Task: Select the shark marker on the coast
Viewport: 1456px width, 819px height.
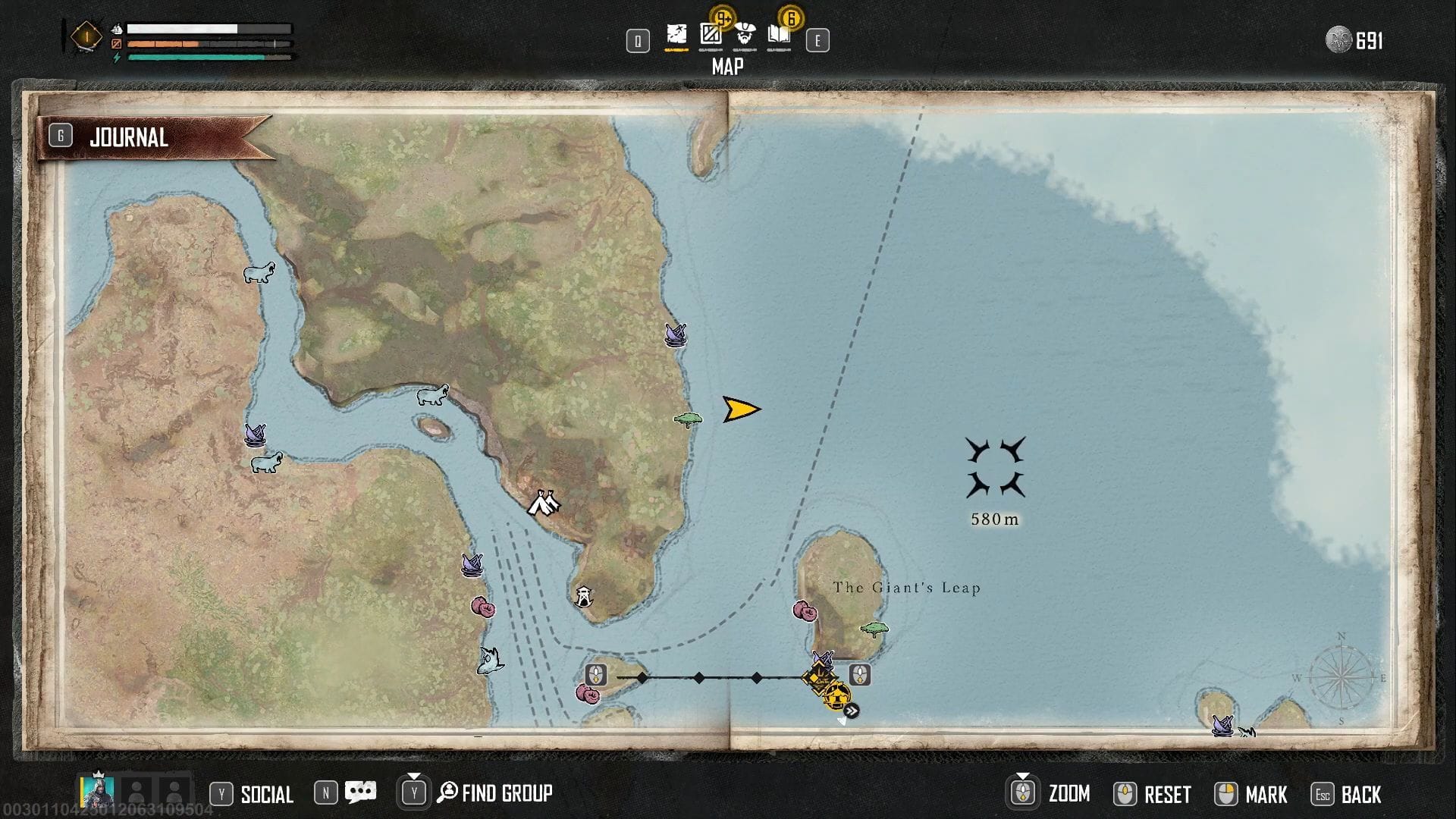Action: (491, 661)
